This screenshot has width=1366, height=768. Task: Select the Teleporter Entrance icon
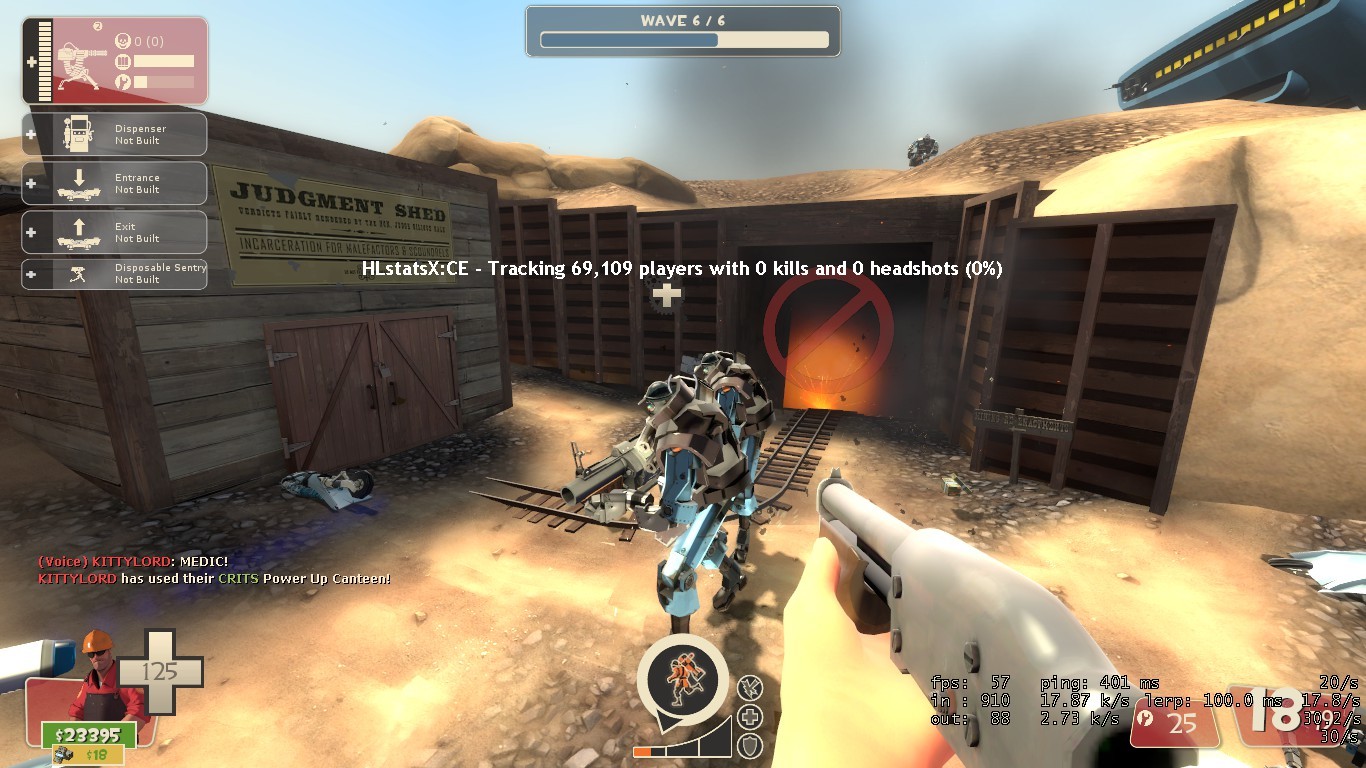80,184
